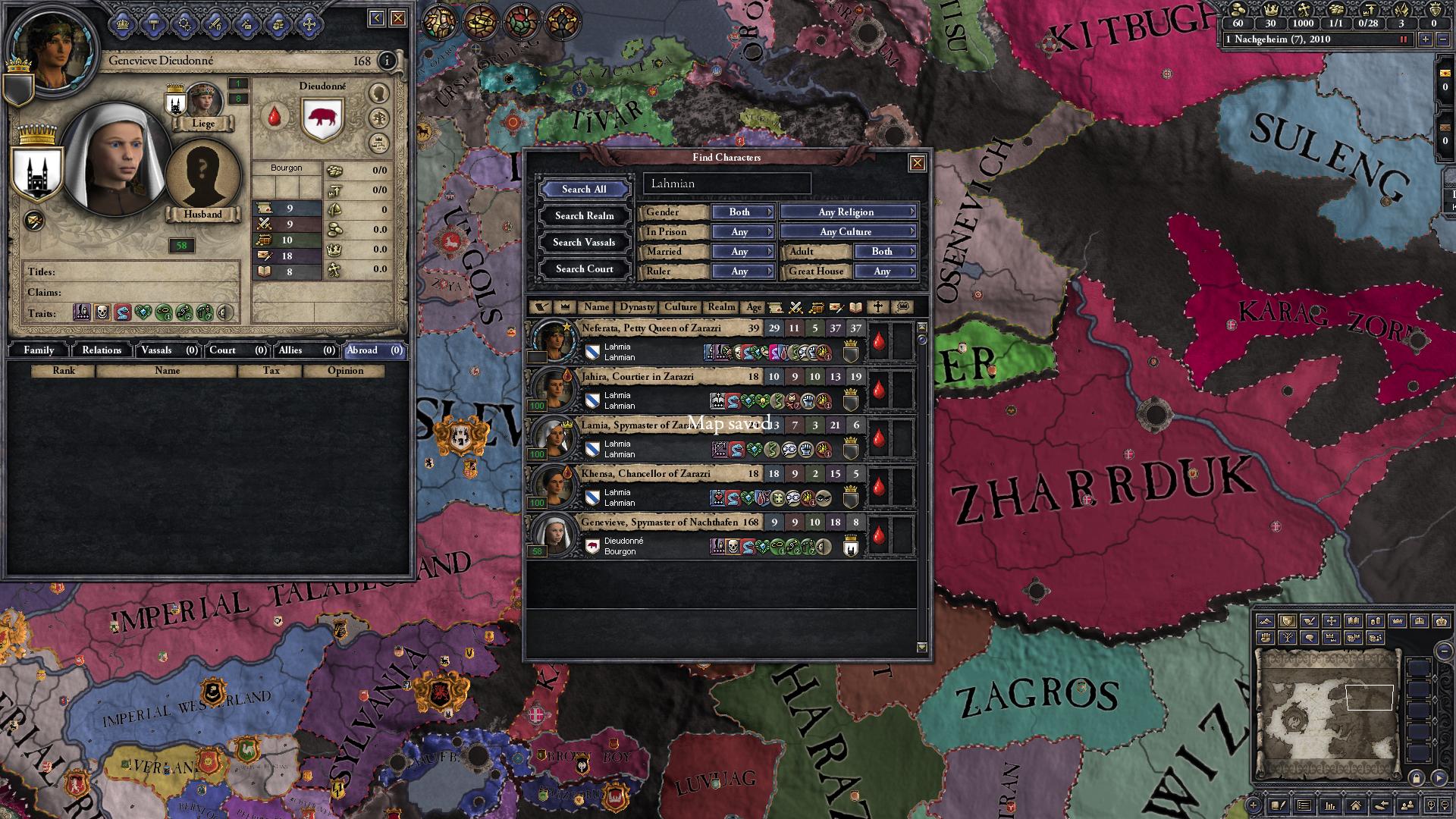The height and width of the screenshot is (819, 1456).
Task: Sort characters by the intrigue letter icon
Action: pyautogui.click(x=839, y=307)
